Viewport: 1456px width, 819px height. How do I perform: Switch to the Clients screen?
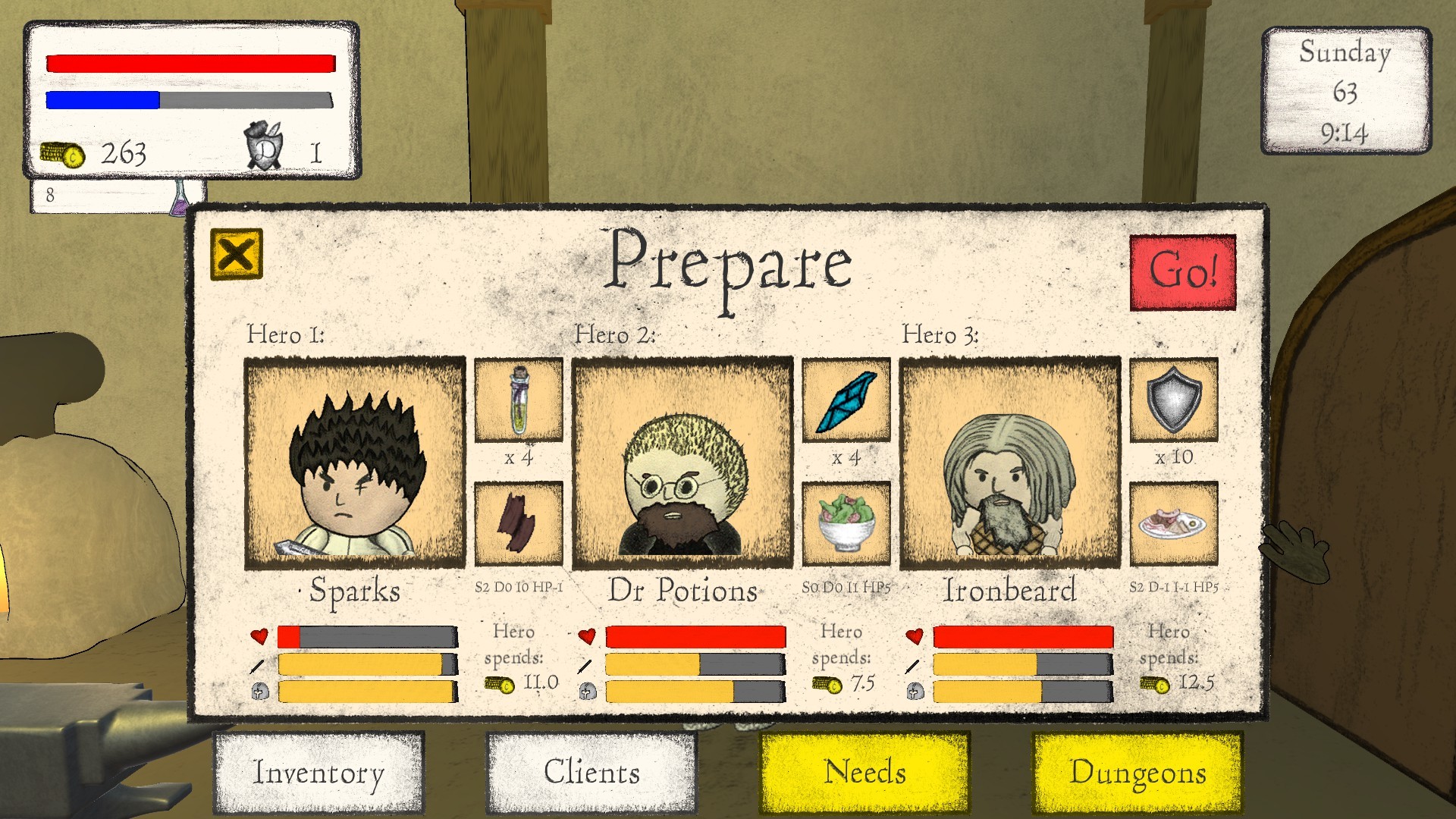click(x=590, y=773)
